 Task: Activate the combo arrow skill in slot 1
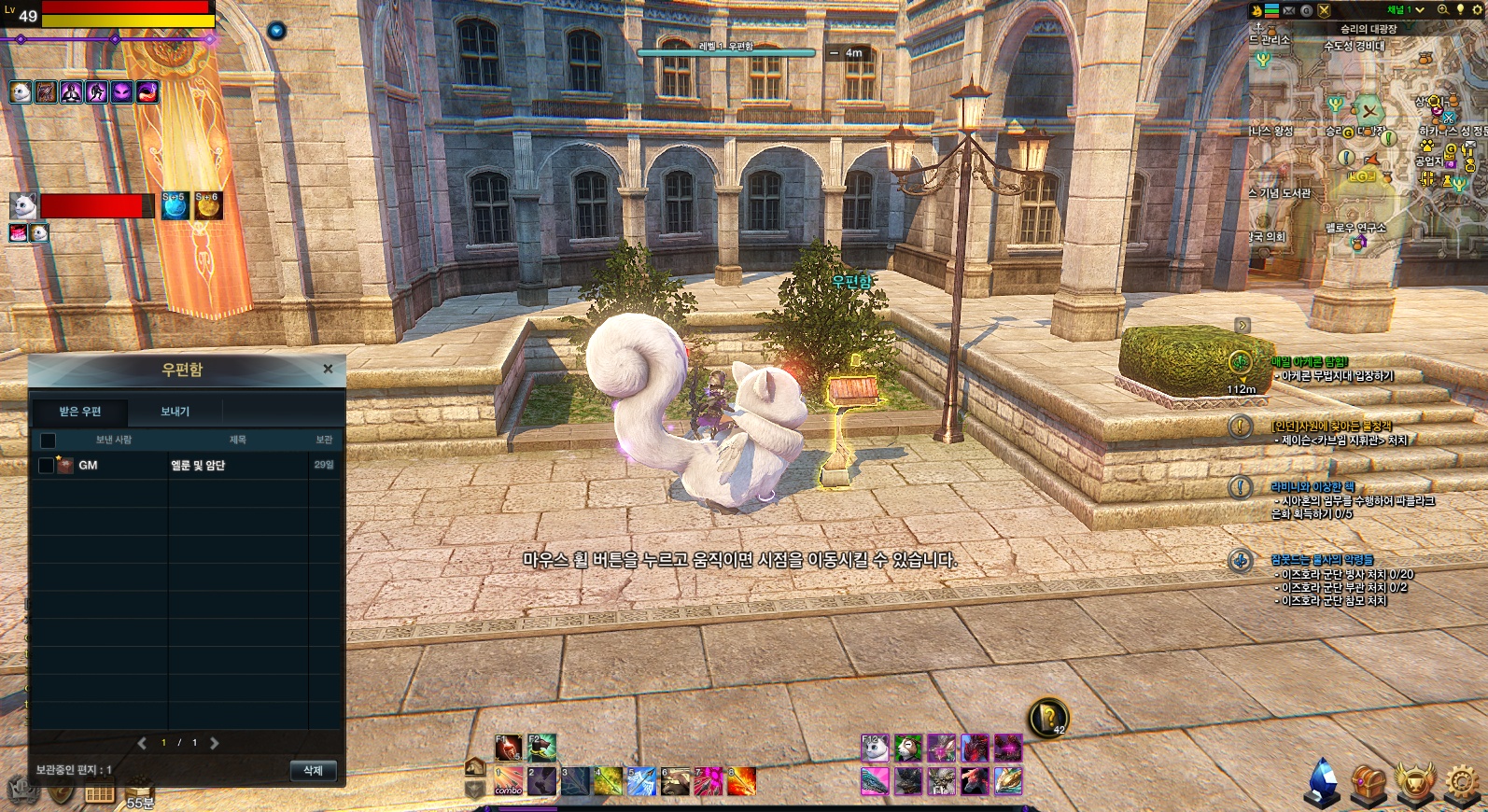tap(509, 780)
